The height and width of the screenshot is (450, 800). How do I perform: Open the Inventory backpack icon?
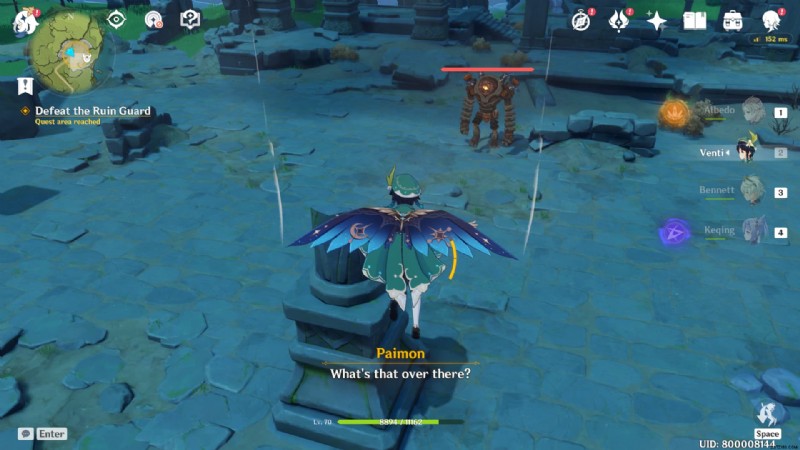tap(733, 21)
